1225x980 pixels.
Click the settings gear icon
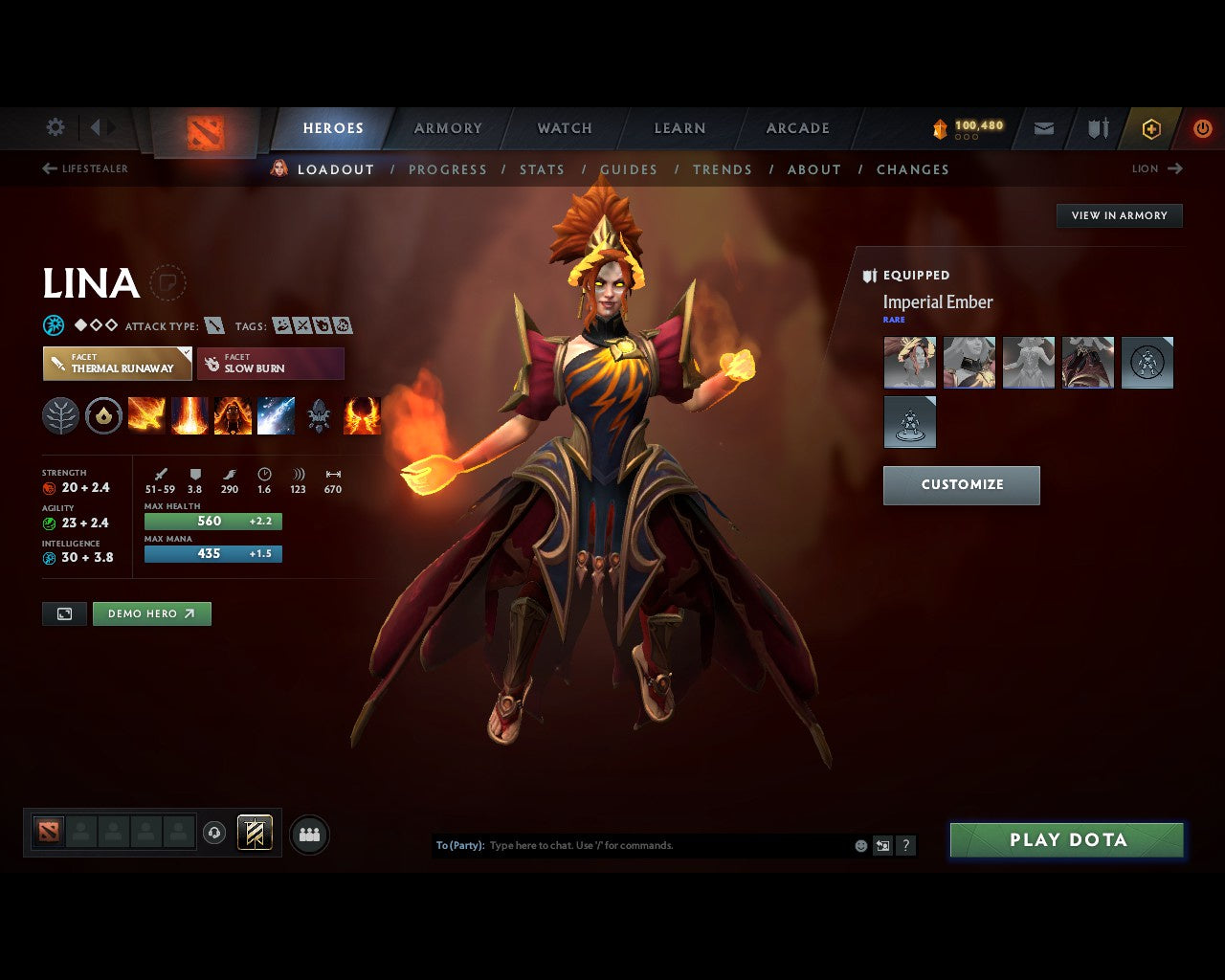[x=55, y=127]
